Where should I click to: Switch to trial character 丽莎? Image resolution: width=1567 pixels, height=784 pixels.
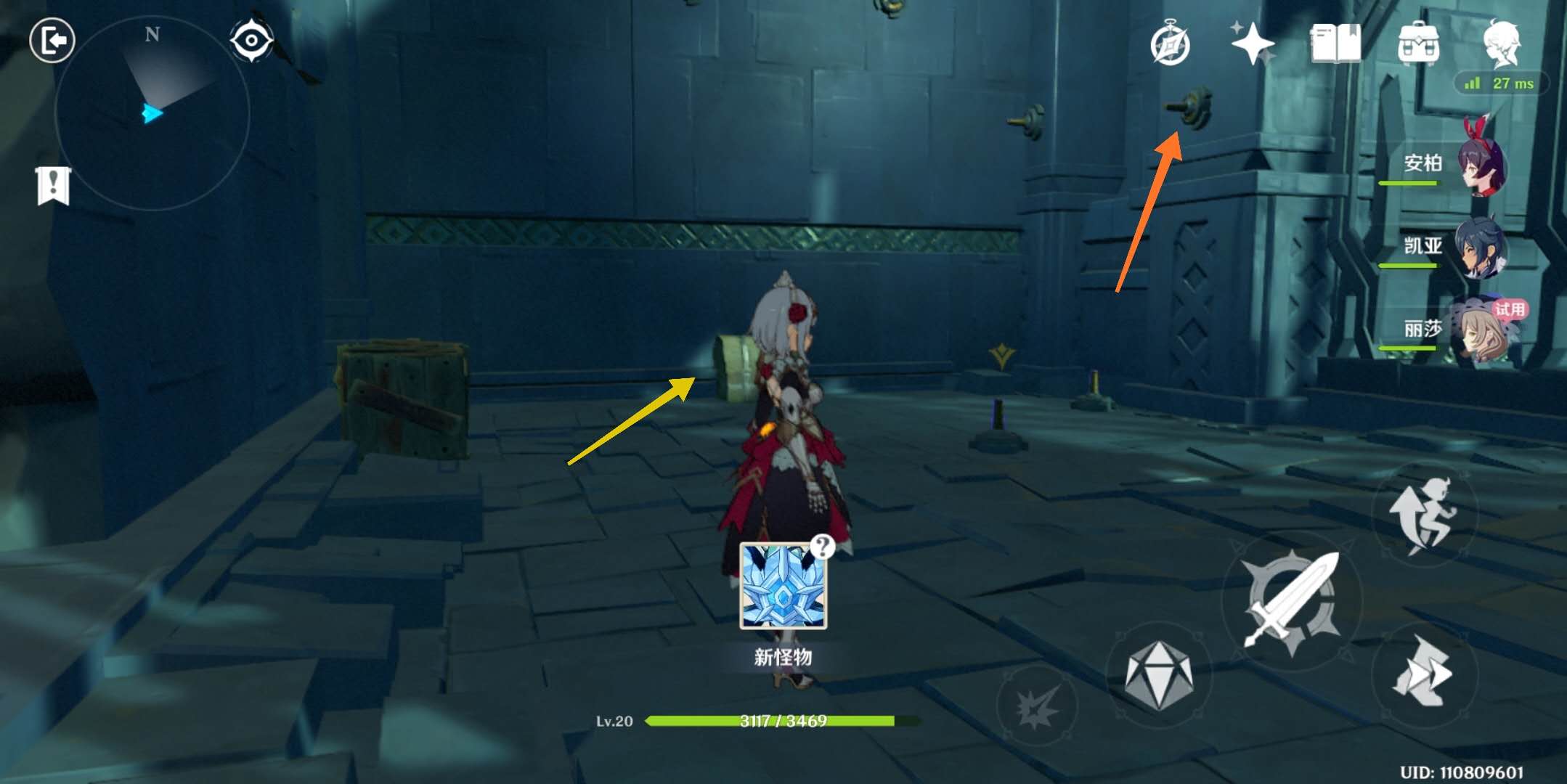[1481, 330]
